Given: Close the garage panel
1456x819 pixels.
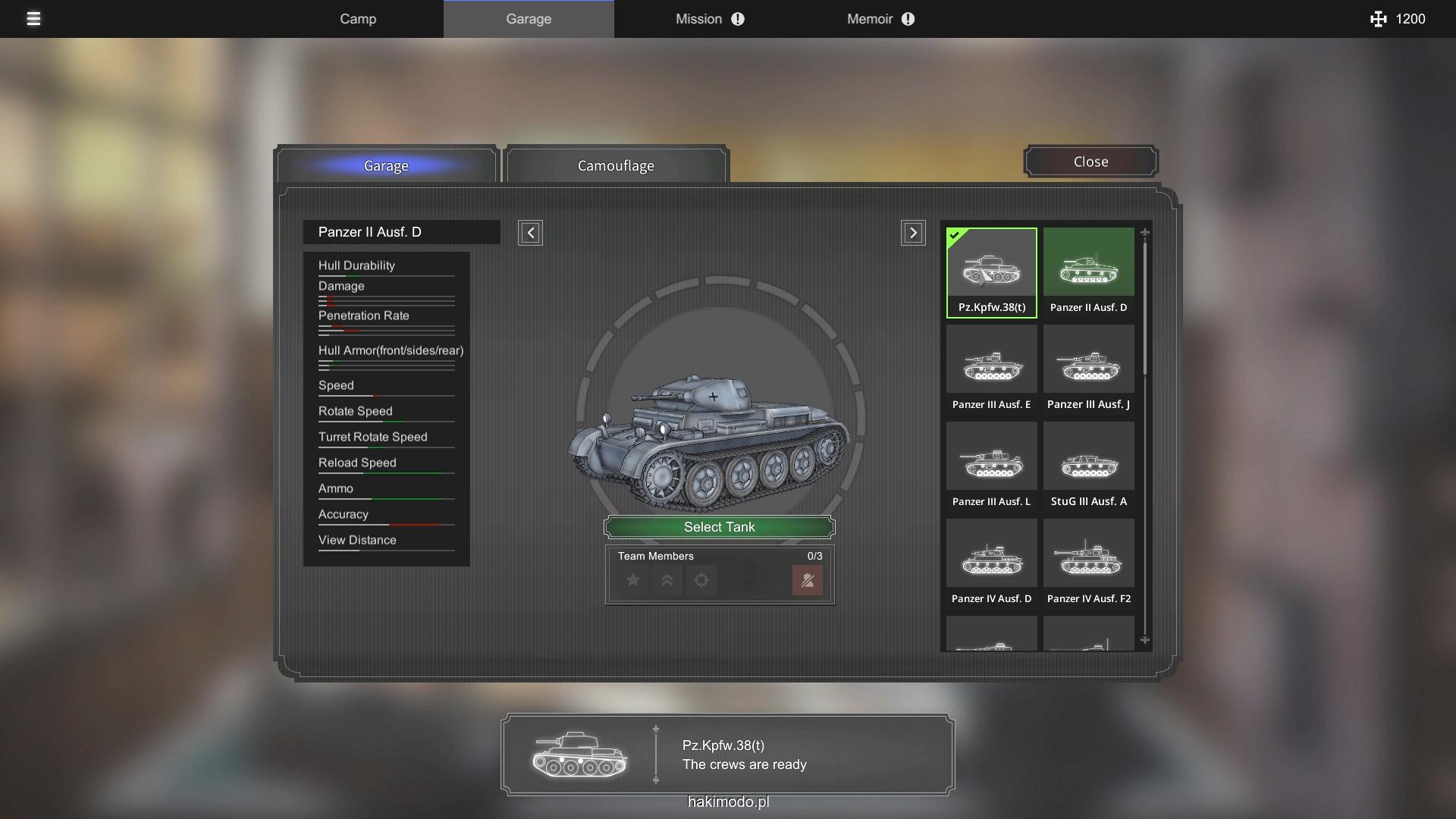Looking at the screenshot, I should click(1090, 162).
